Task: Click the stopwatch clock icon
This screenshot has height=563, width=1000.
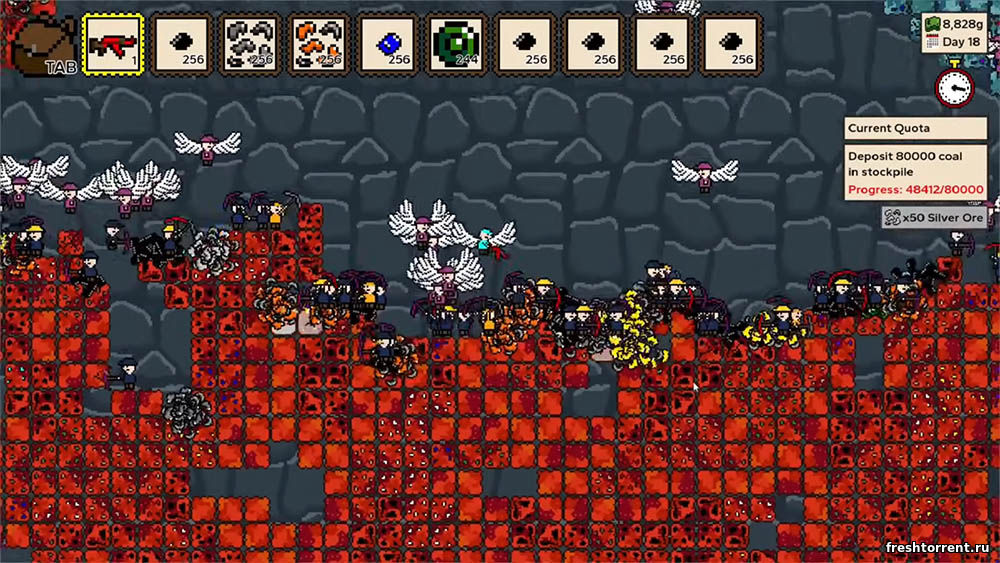Action: point(954,87)
